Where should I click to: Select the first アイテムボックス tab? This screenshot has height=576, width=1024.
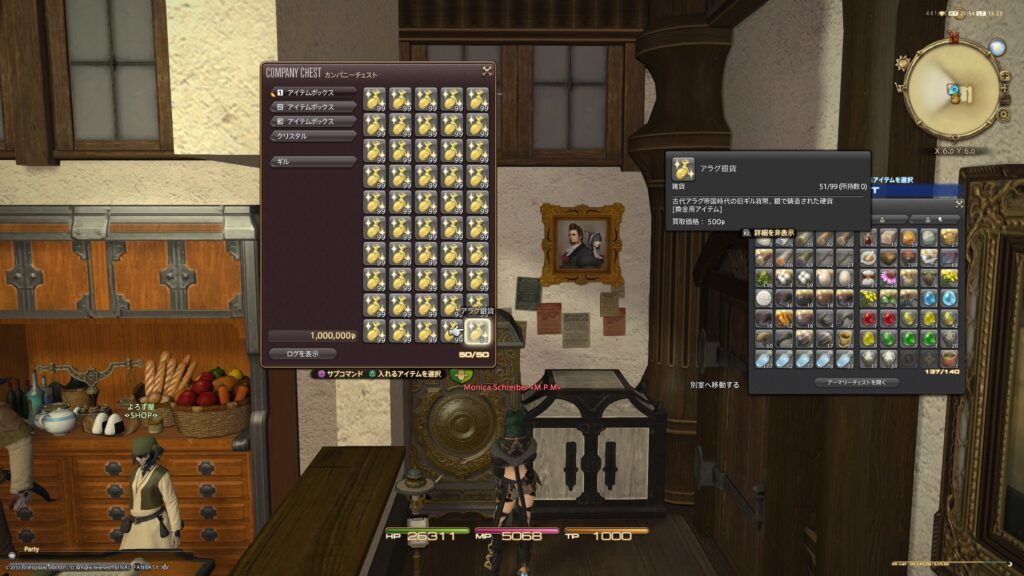coord(313,92)
